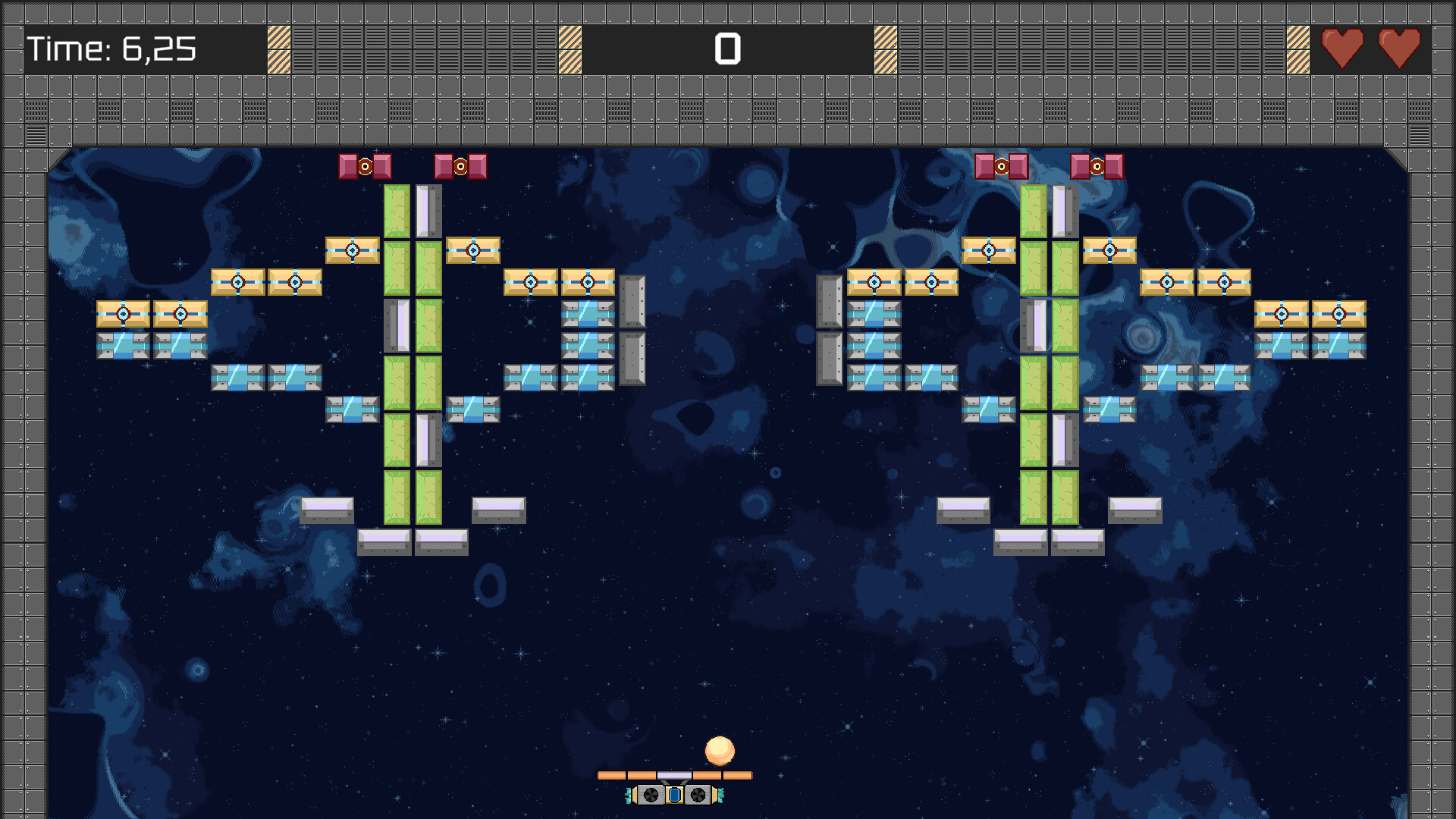The width and height of the screenshot is (1456, 819).
Task: Click the second red heart life indicator
Action: pos(1401,49)
